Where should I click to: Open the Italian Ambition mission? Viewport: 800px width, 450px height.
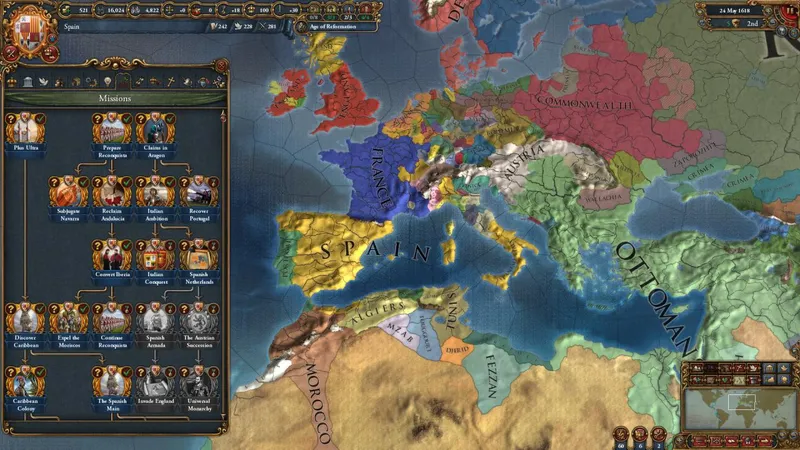155,192
